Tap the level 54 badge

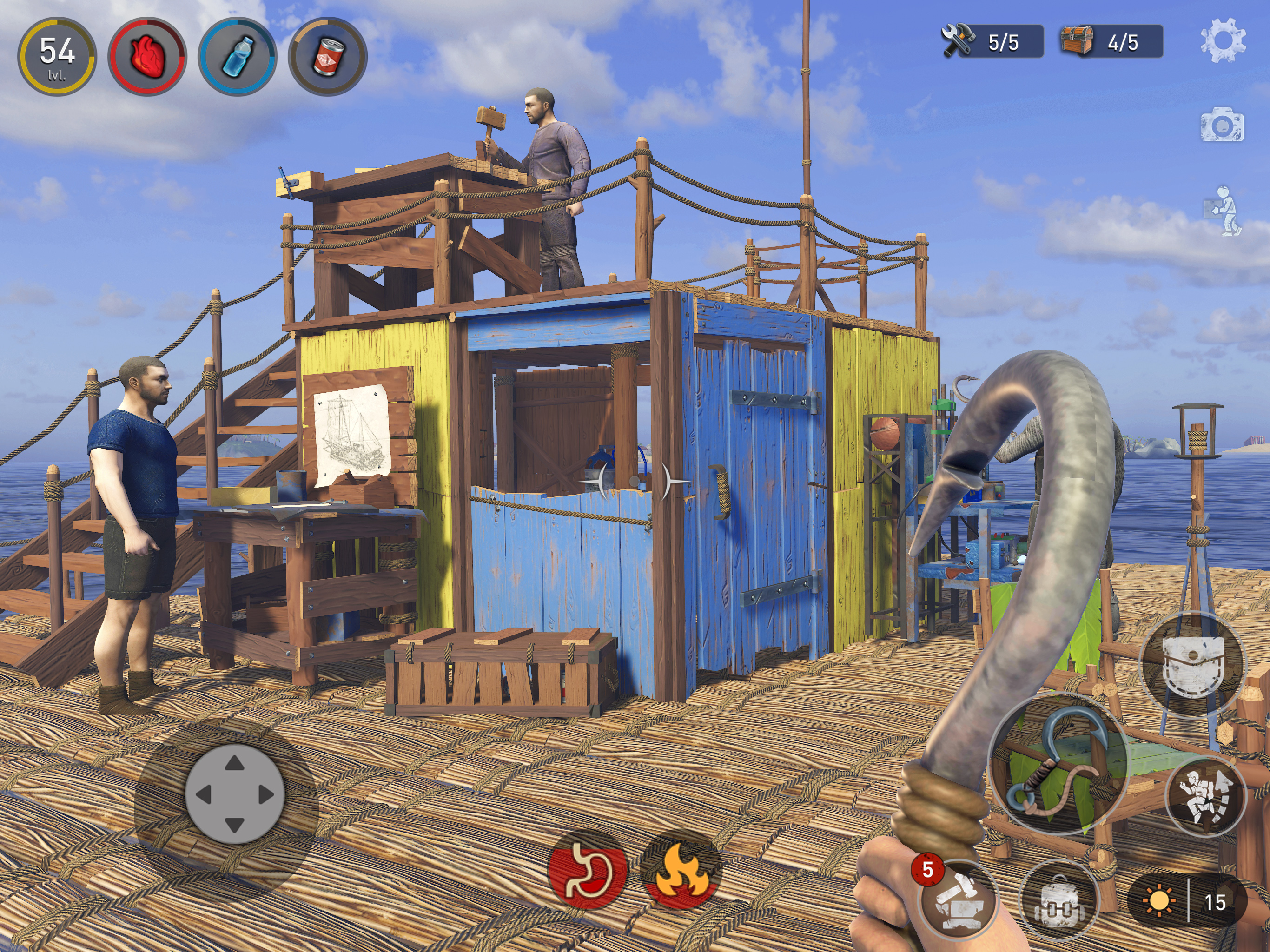pos(57,56)
